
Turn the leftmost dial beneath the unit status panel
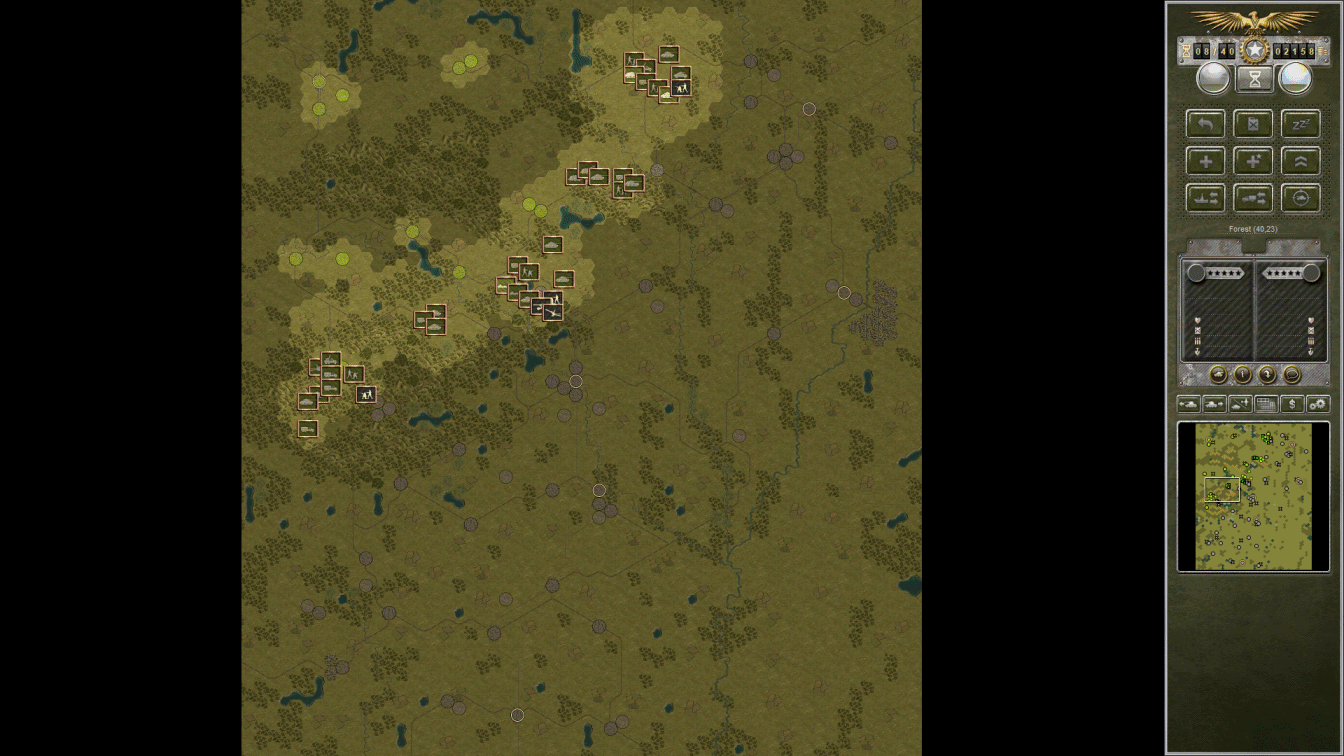click(1216, 374)
